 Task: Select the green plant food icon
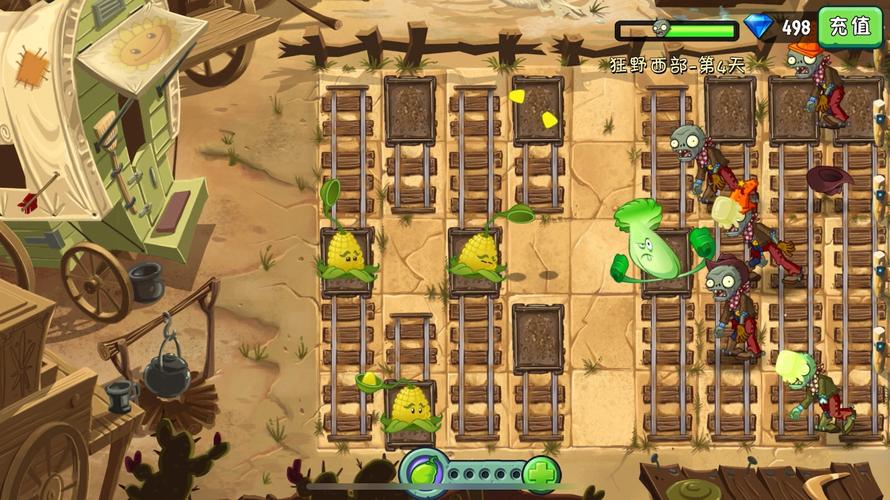[422, 471]
